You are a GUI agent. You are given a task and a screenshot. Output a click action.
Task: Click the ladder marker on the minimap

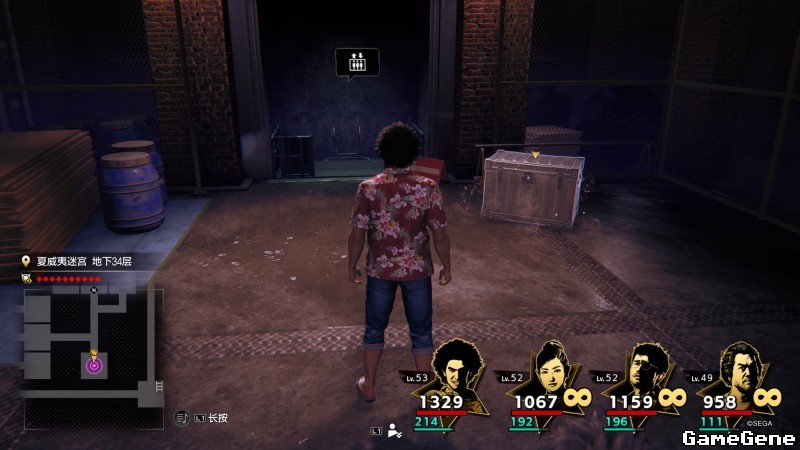pyautogui.click(x=158, y=386)
